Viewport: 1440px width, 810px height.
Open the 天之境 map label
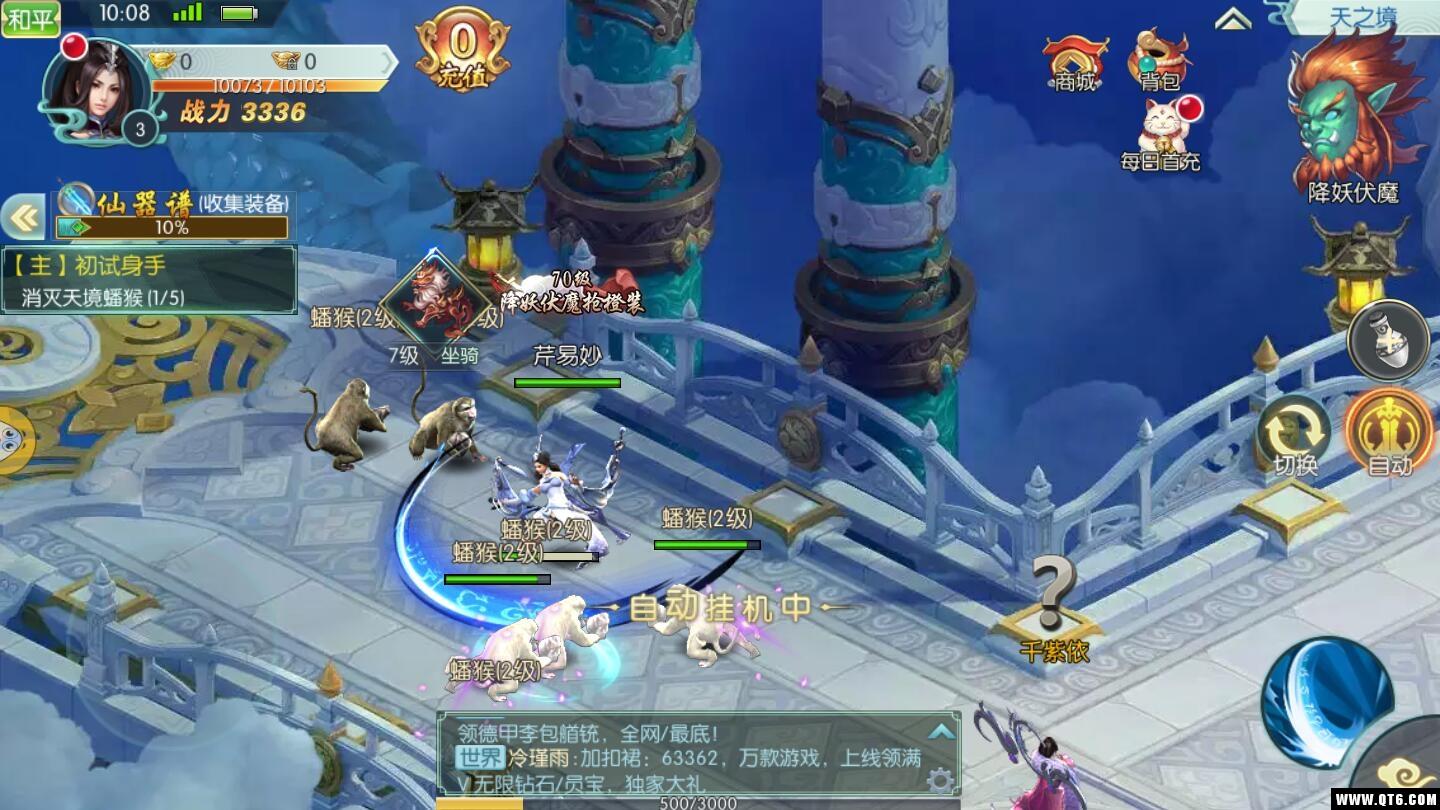pos(1362,17)
